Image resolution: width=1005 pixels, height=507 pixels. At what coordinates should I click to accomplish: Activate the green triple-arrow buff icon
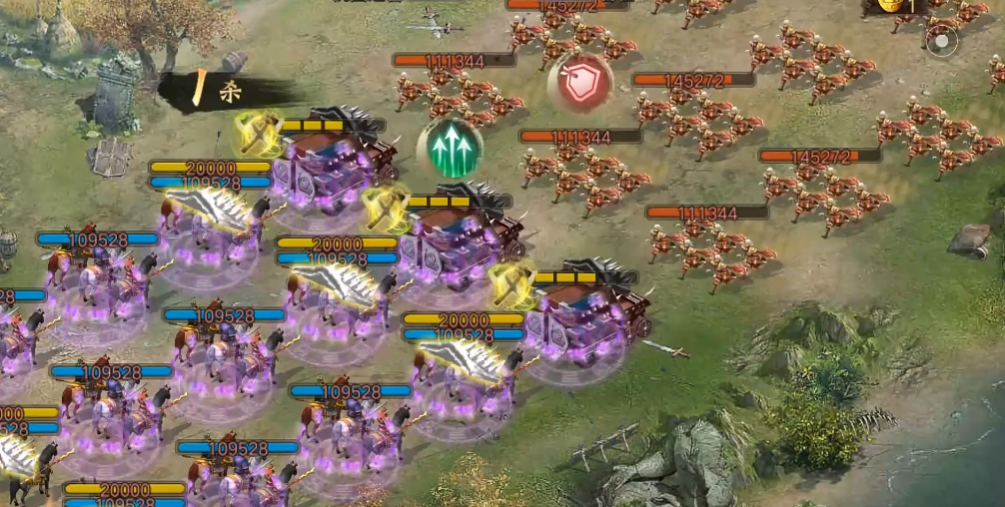pyautogui.click(x=450, y=149)
